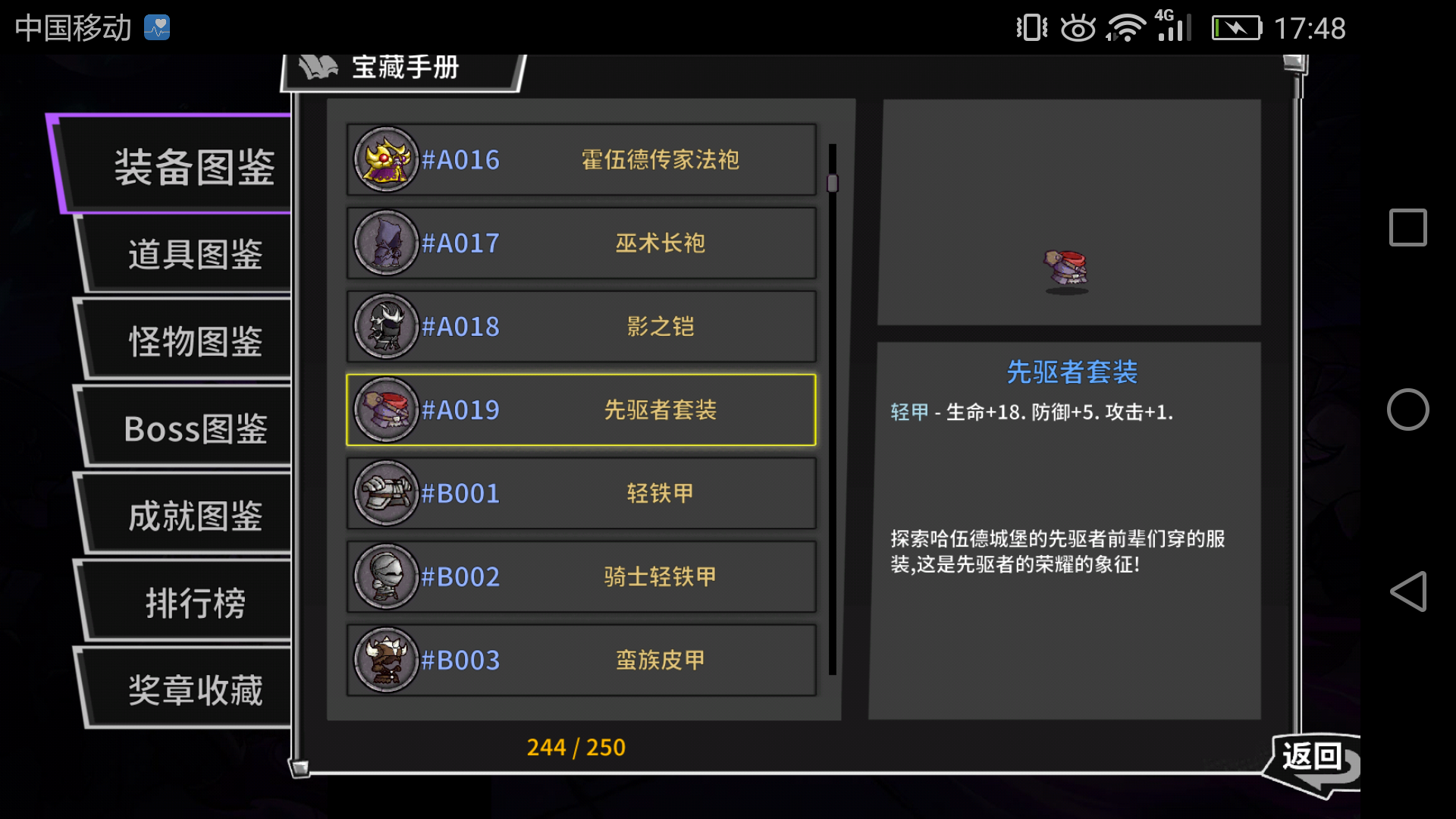Click the #A018 影之铠 armor icon
The height and width of the screenshot is (819, 1456).
(386, 326)
